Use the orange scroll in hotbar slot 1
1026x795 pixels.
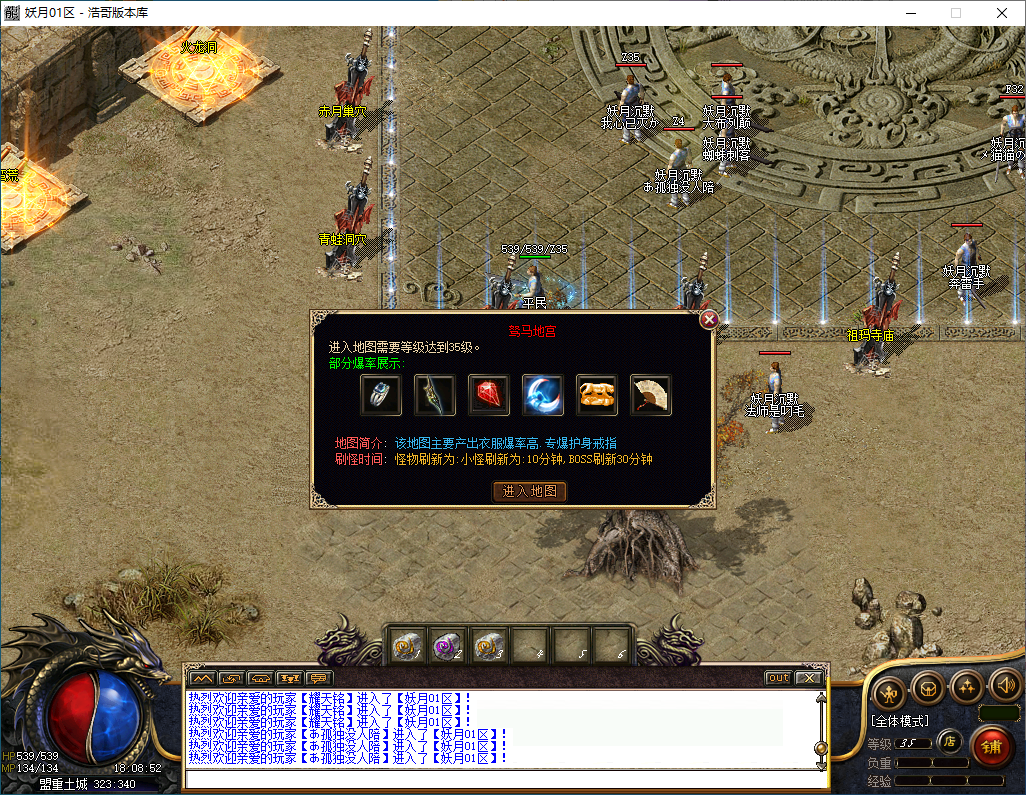[406, 646]
